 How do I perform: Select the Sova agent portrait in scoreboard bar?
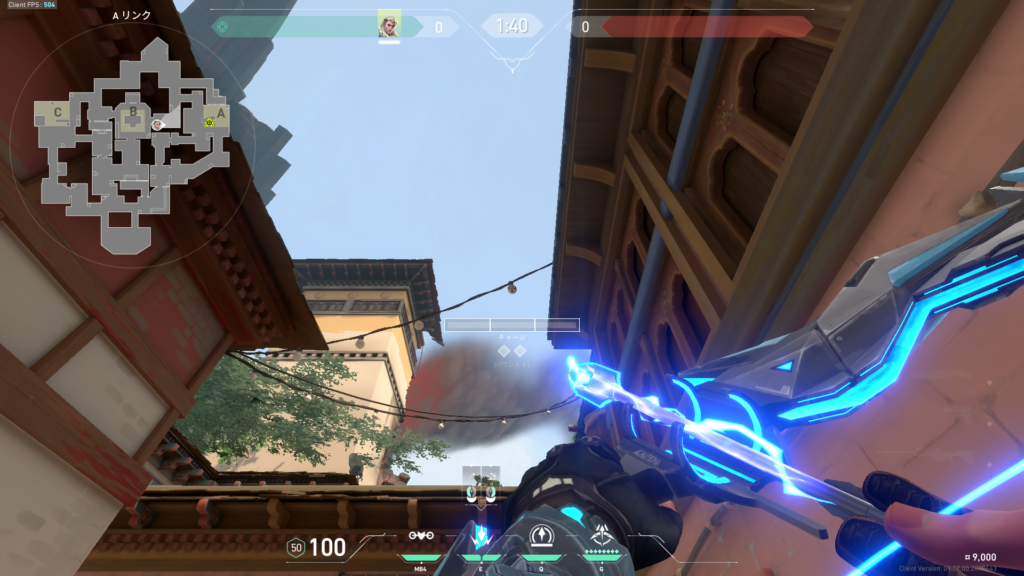tap(389, 24)
